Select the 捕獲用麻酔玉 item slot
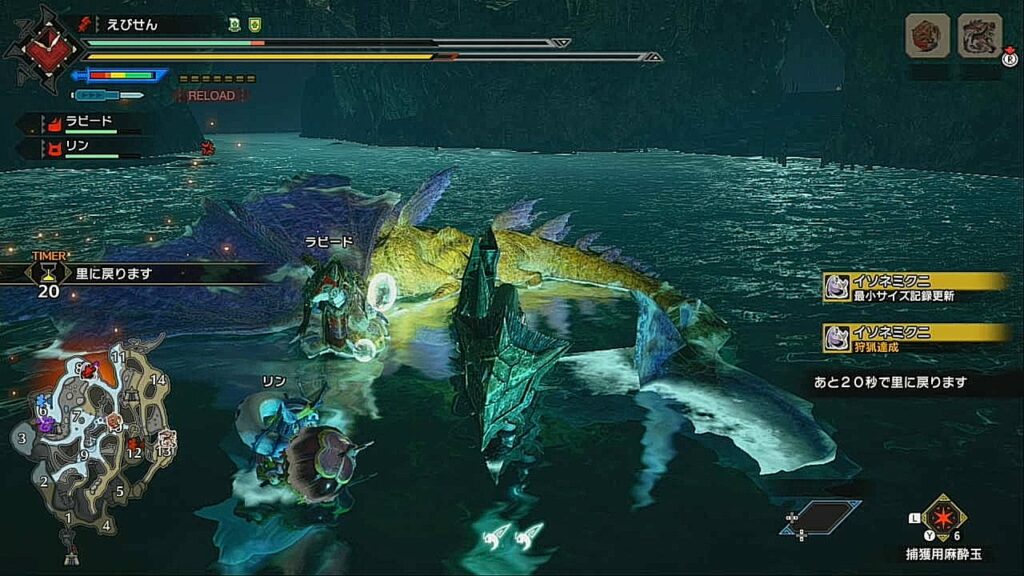This screenshot has height=576, width=1024. (943, 518)
